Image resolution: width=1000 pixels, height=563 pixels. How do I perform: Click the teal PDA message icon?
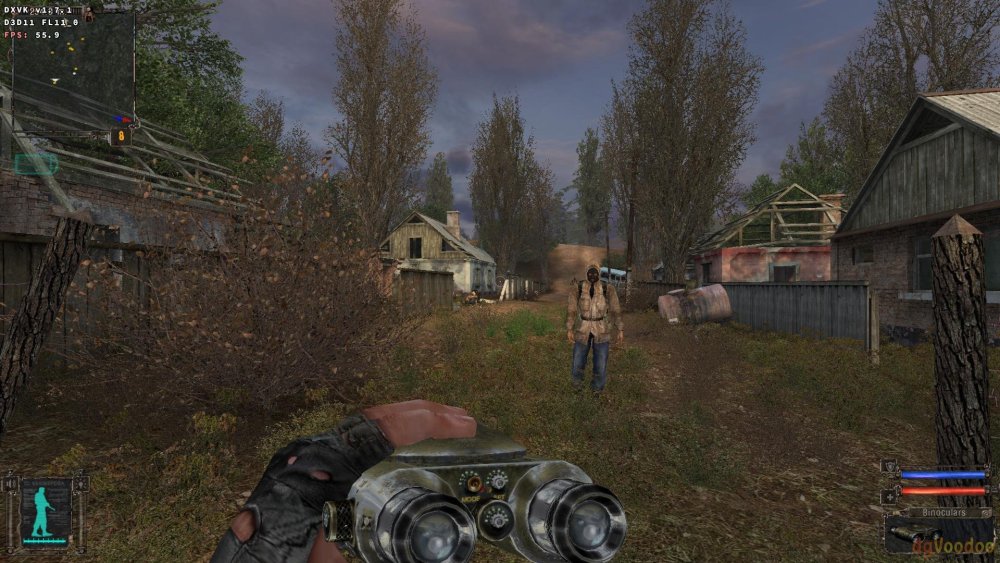coord(36,163)
